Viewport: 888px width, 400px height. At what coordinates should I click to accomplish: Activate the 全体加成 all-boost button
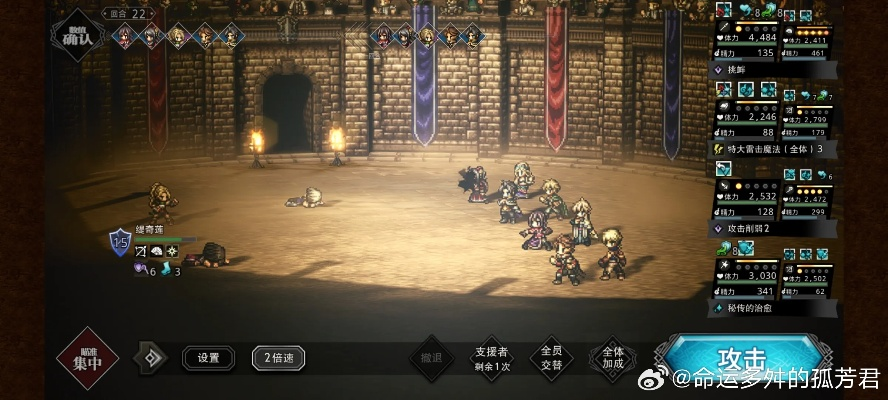[612, 357]
